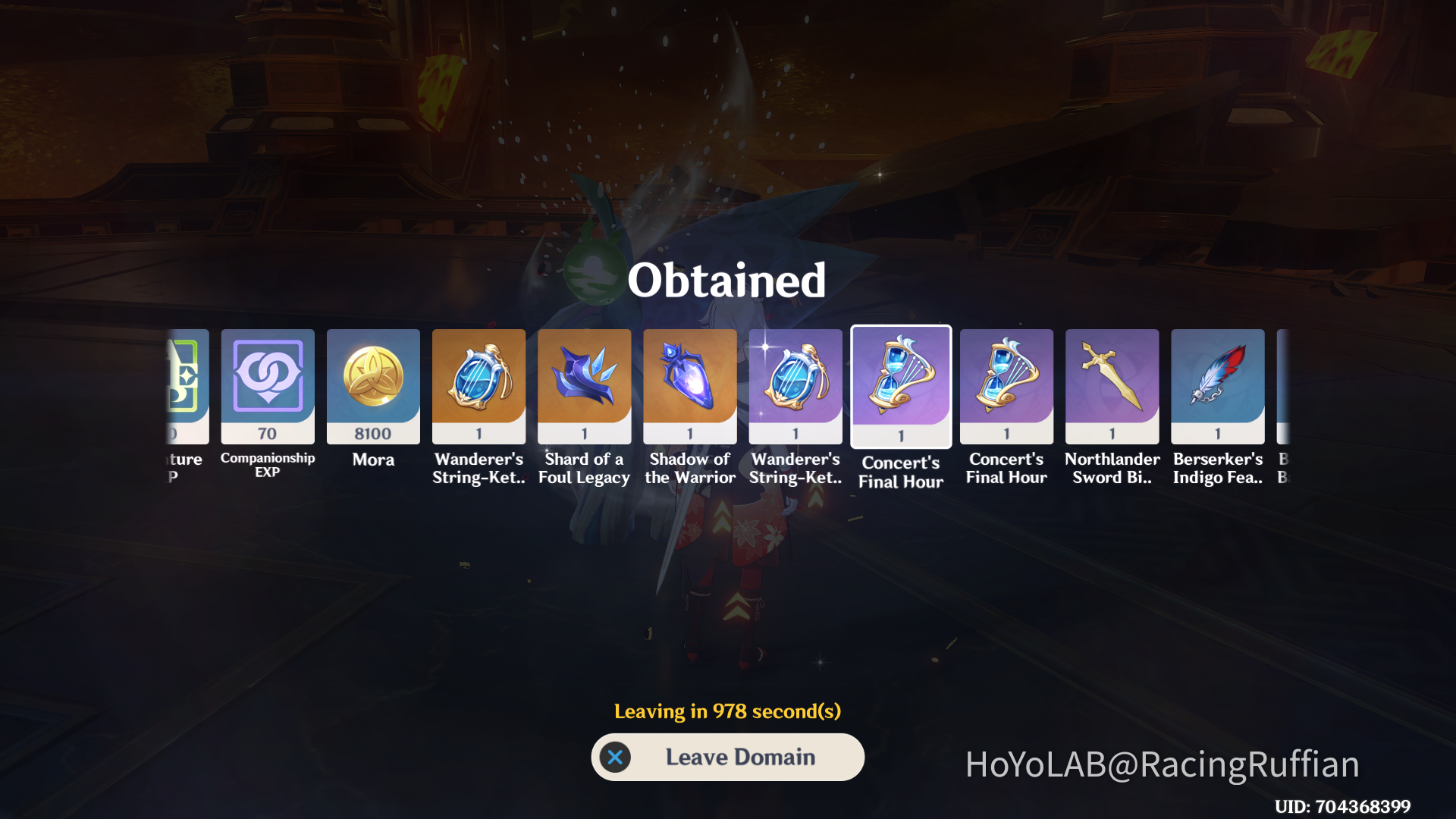Select the first Wanderer's String-Kettle drop

tap(479, 386)
